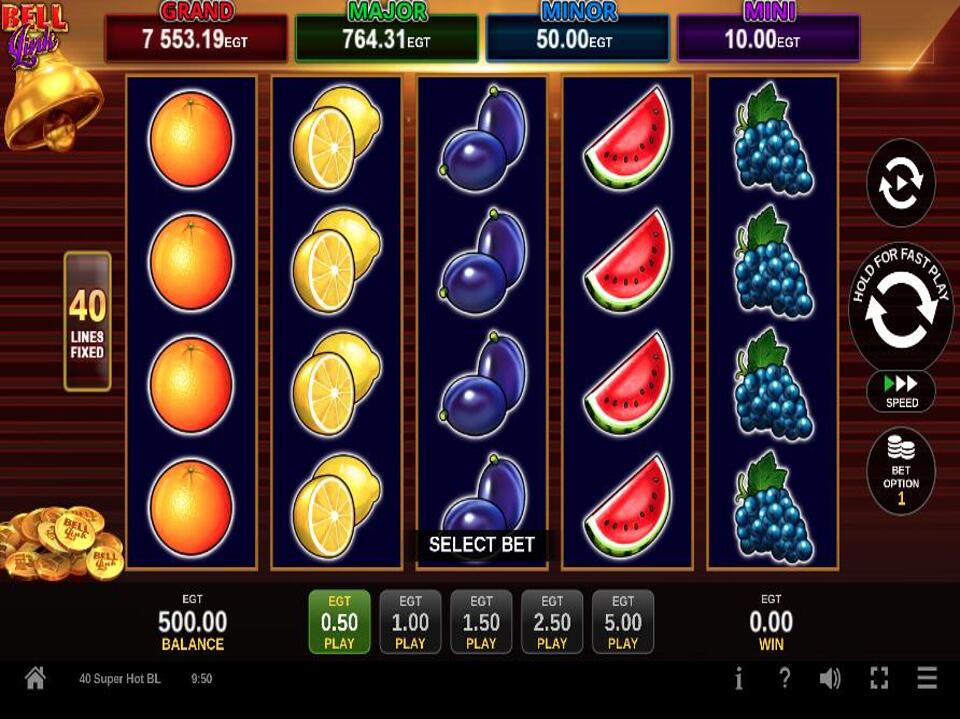Choose the 1.00 EGT play bet
Viewport: 960px width, 719px height.
[410, 621]
